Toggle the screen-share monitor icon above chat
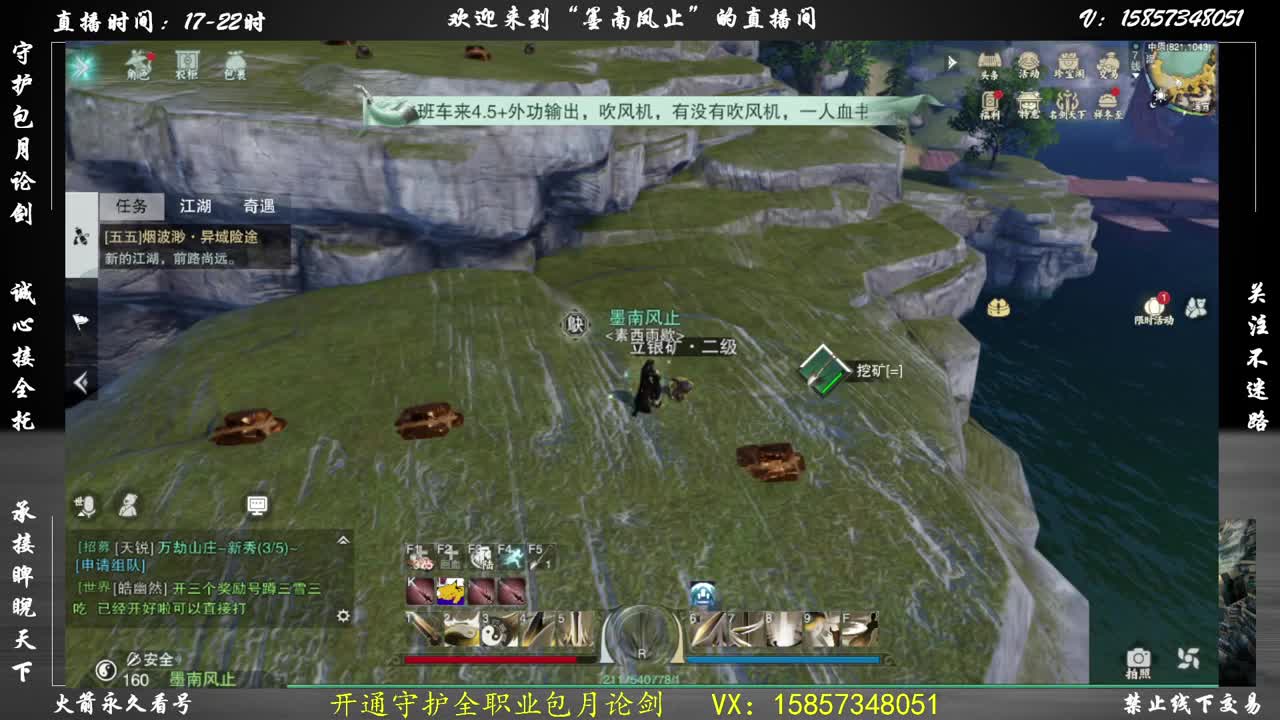This screenshot has width=1280, height=720. (x=257, y=505)
